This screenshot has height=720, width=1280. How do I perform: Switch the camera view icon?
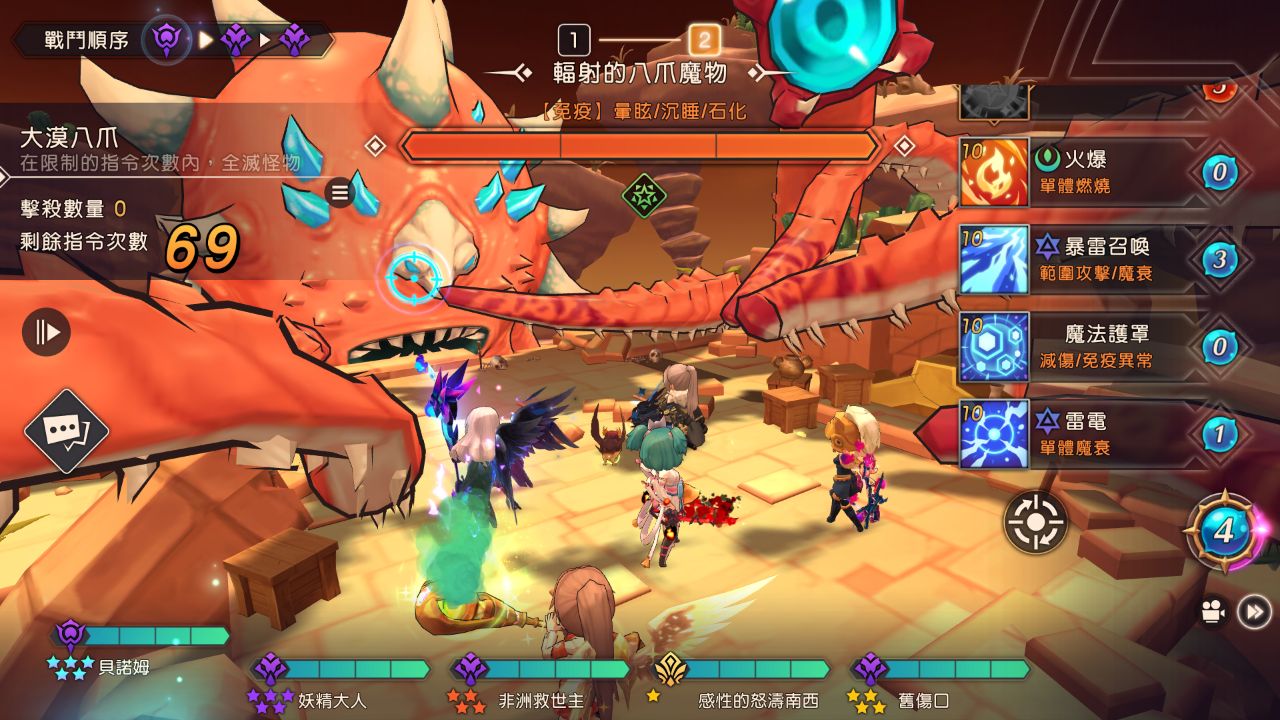[x=1213, y=612]
